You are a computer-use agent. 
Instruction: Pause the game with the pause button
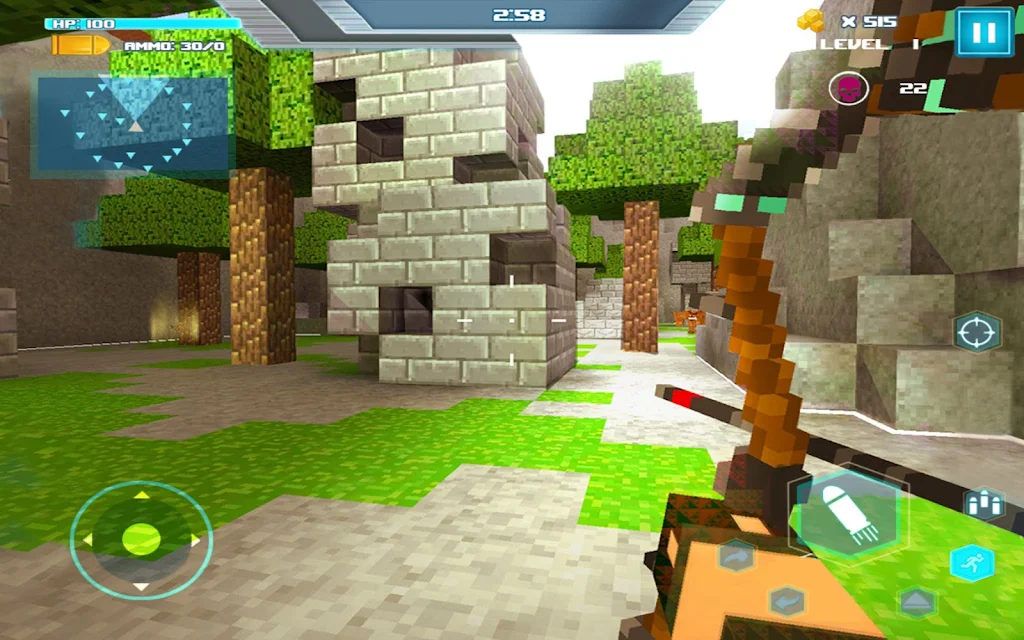pos(984,32)
